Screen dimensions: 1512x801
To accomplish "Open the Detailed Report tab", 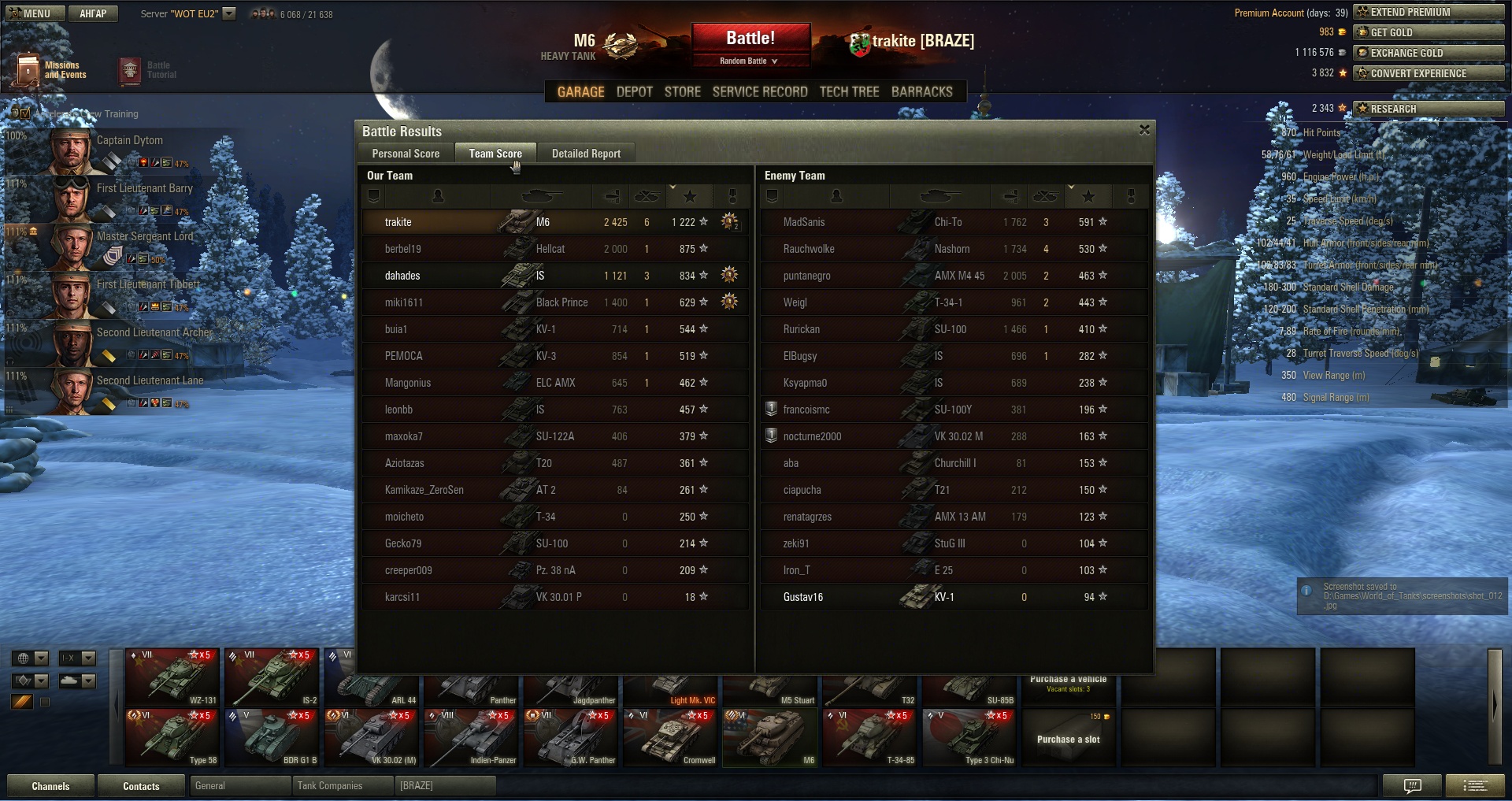I will pyautogui.click(x=586, y=154).
